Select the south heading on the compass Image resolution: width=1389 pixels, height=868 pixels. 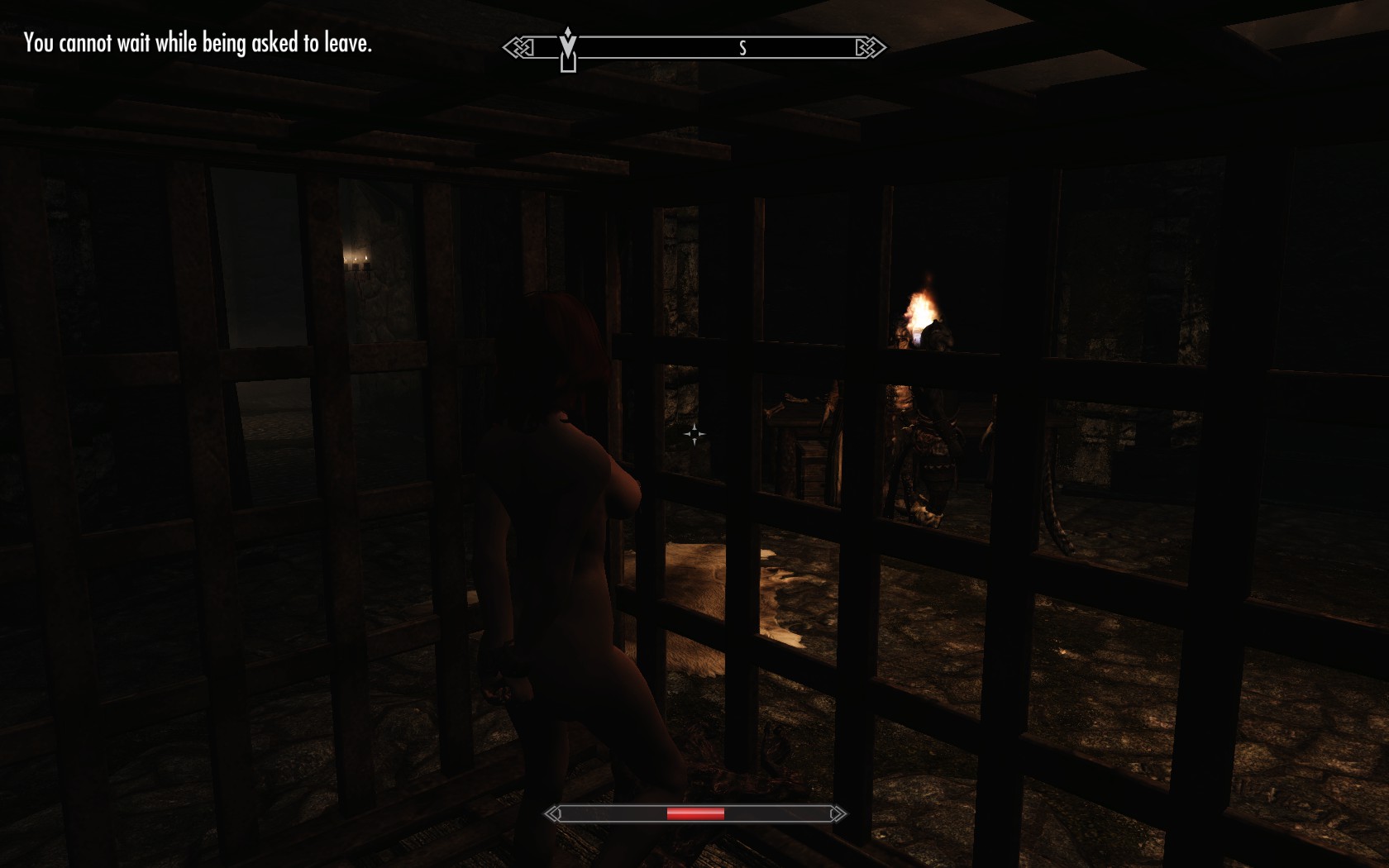(x=742, y=49)
